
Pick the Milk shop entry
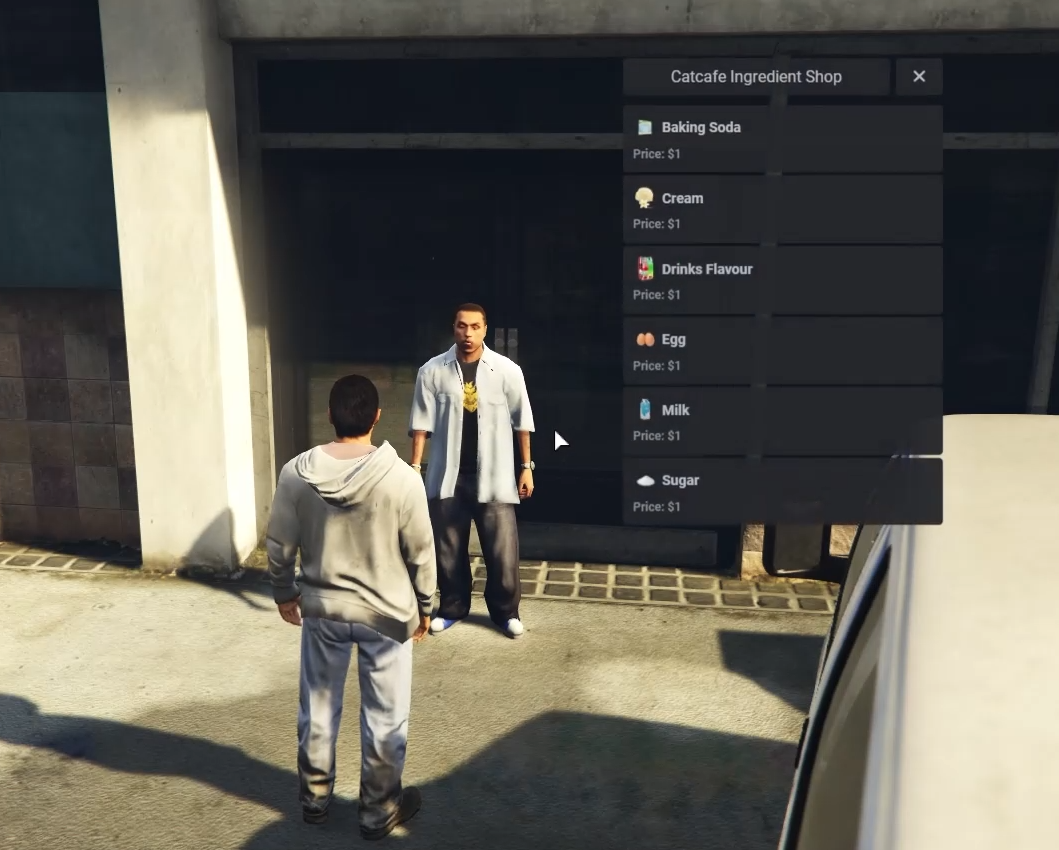(782, 422)
